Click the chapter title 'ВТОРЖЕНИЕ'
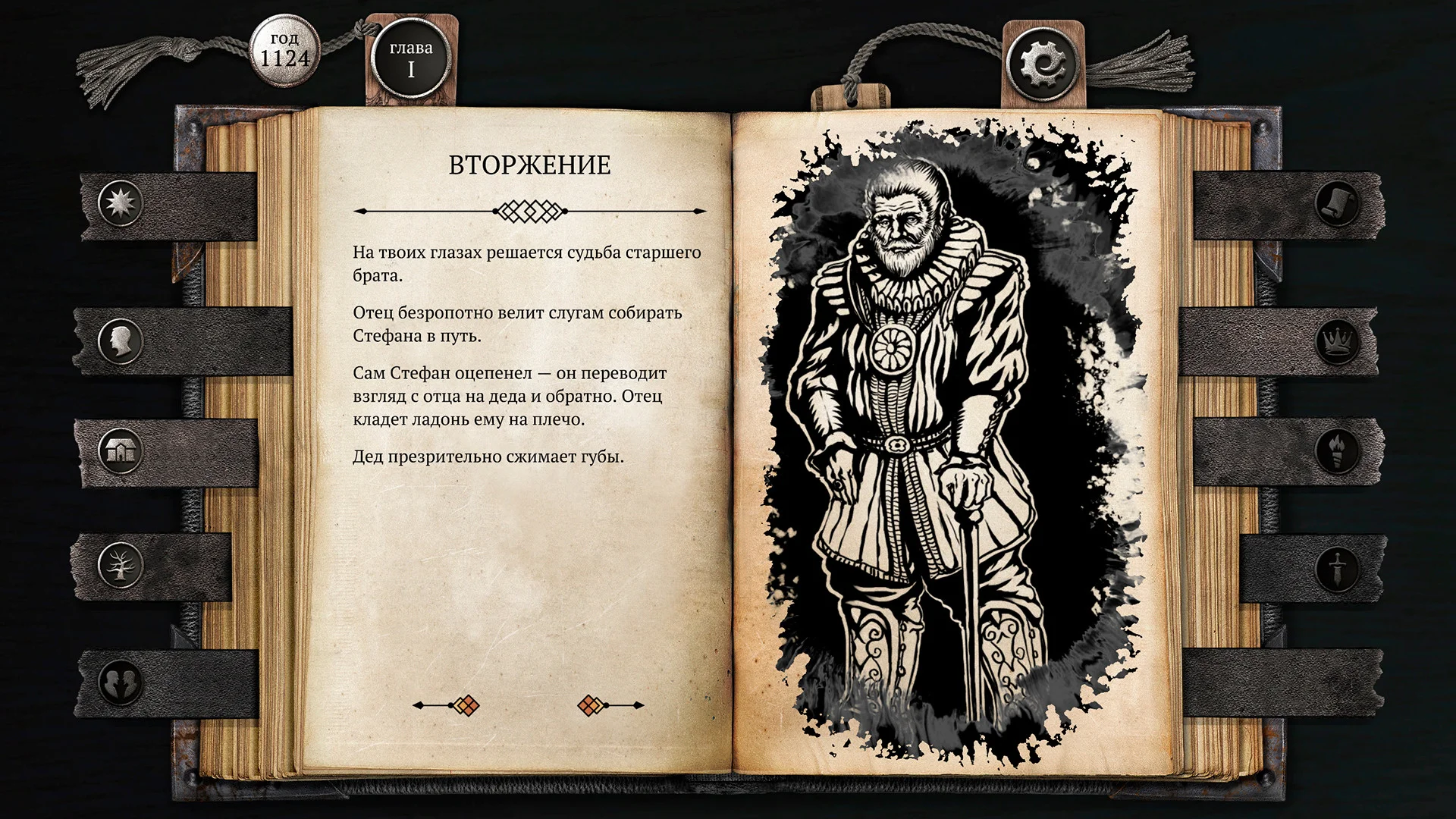1456x819 pixels. pyautogui.click(x=529, y=163)
